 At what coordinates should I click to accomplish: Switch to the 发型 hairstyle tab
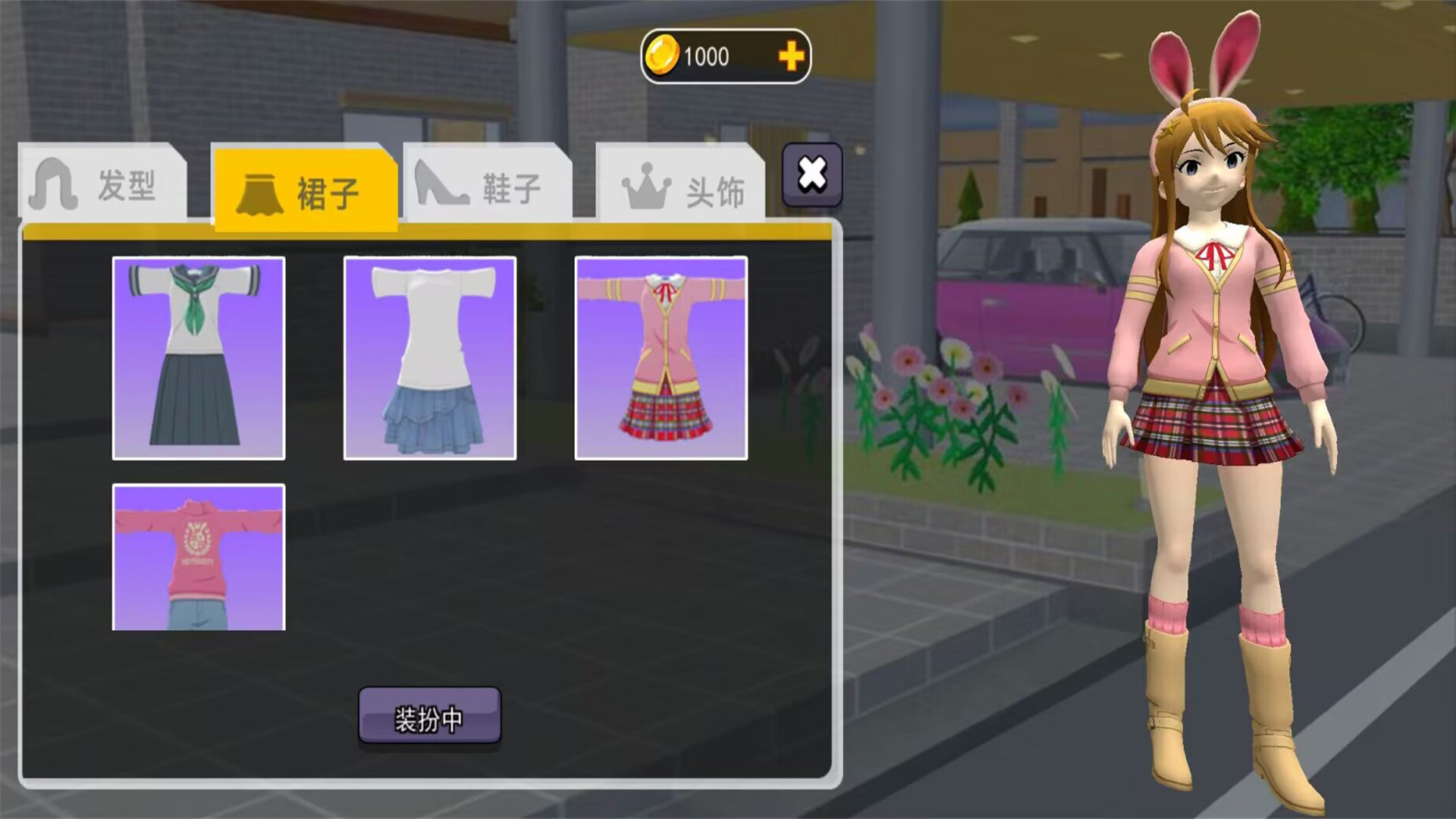point(106,184)
